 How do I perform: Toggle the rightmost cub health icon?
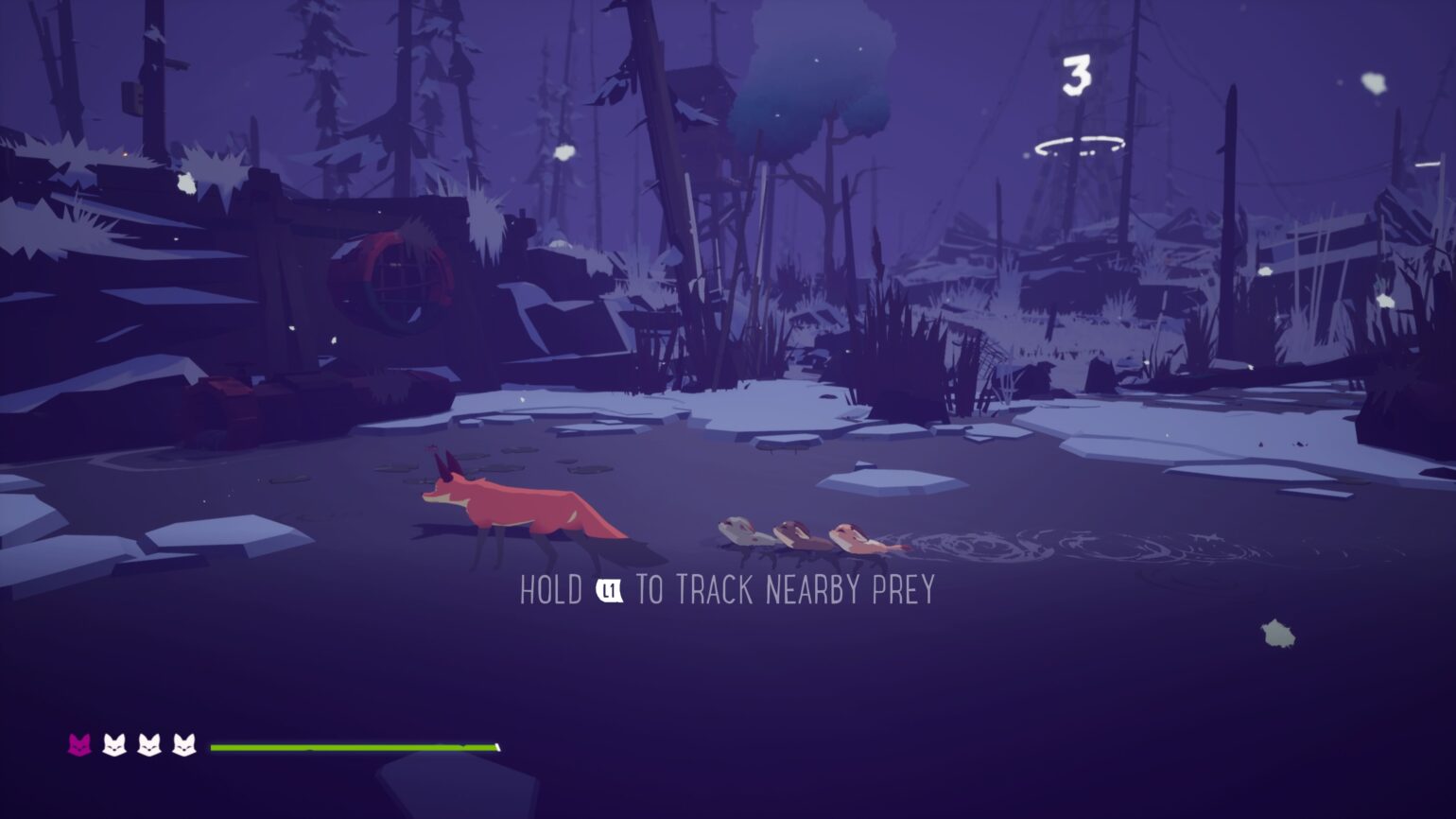(185, 746)
